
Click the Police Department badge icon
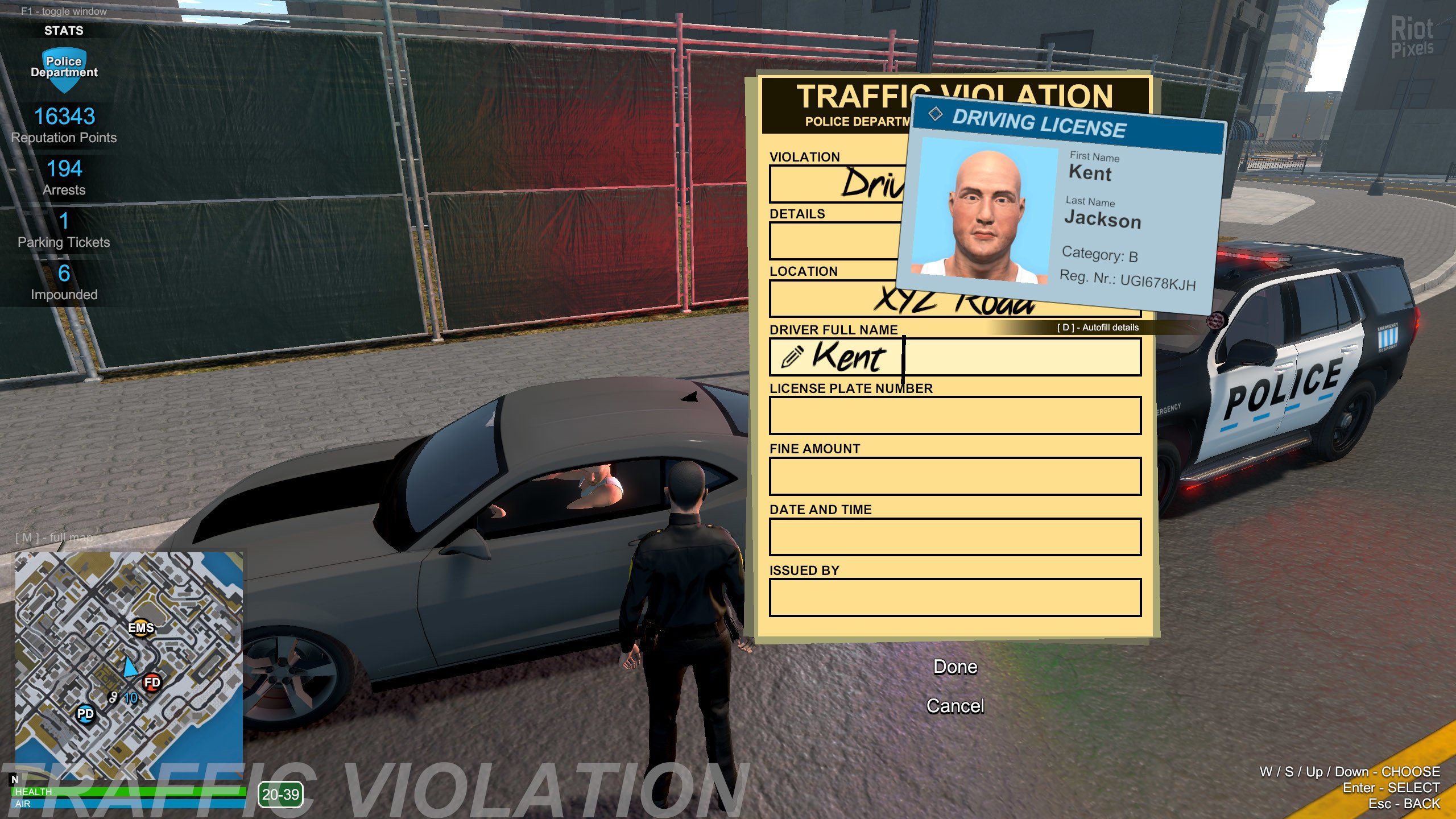click(x=64, y=67)
